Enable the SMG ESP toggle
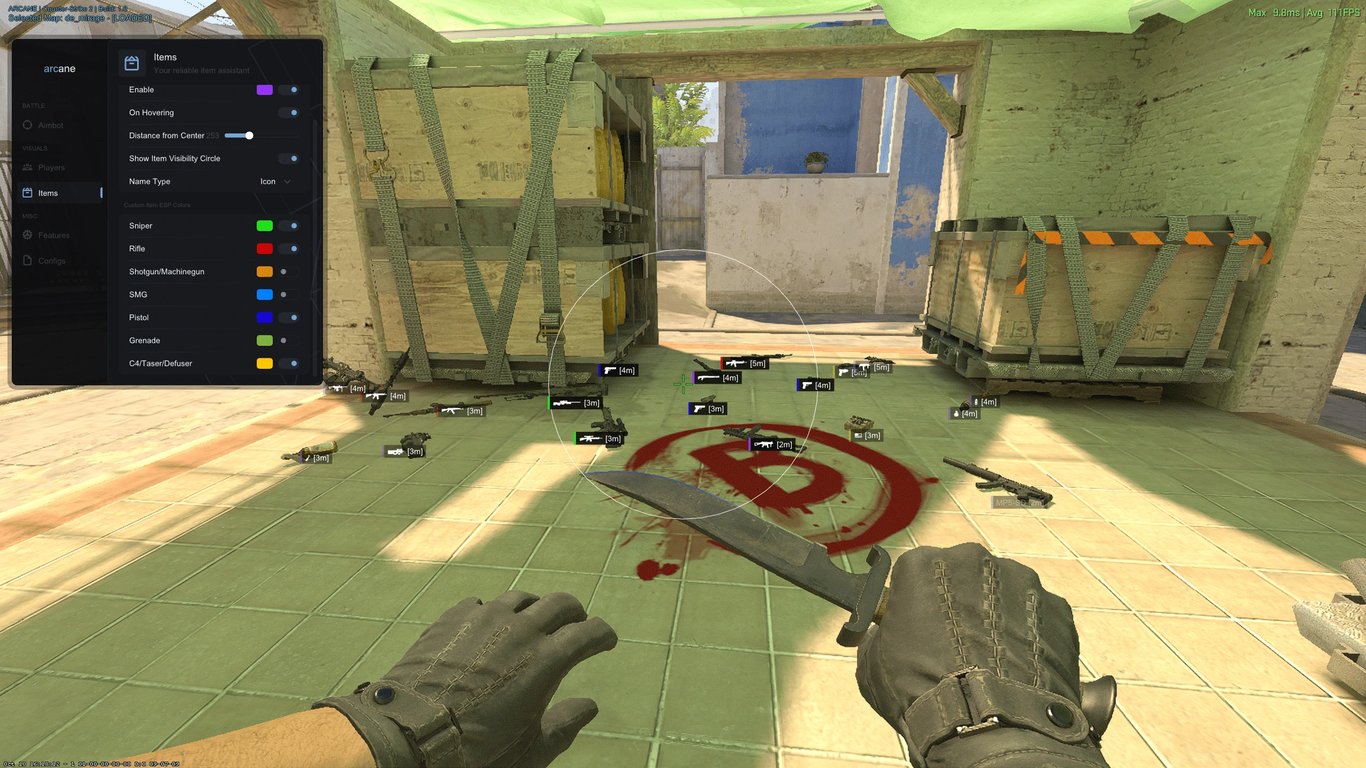1366x768 pixels. coord(287,294)
